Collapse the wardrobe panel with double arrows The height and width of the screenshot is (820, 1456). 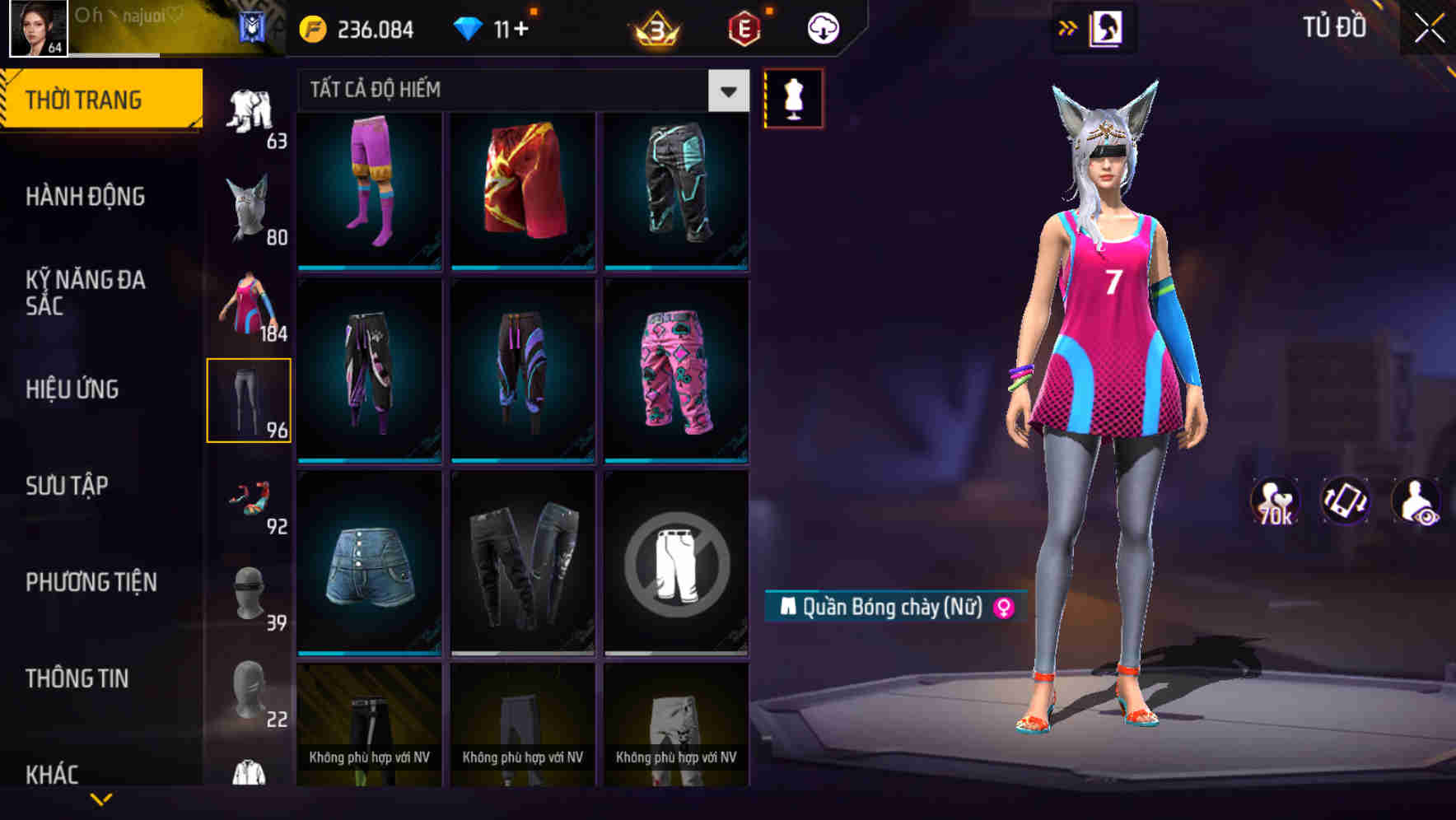[x=1069, y=27]
